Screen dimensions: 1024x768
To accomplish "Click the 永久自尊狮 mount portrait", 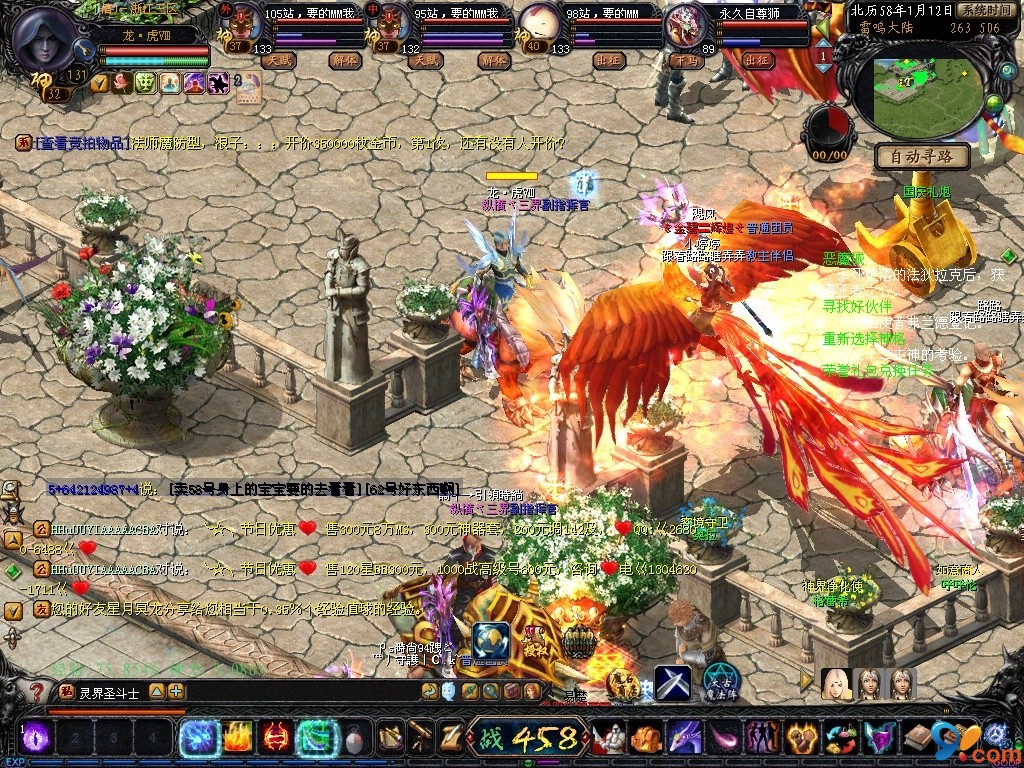I will 686,24.
